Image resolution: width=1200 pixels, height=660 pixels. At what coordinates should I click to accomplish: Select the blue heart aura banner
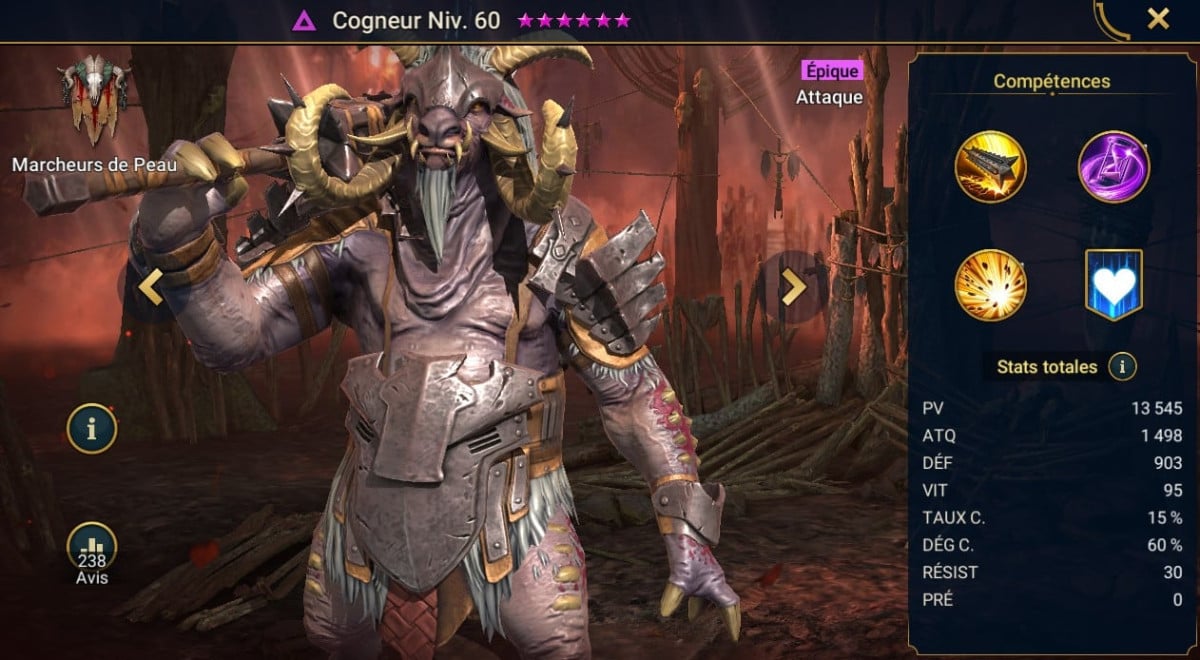(x=1113, y=285)
